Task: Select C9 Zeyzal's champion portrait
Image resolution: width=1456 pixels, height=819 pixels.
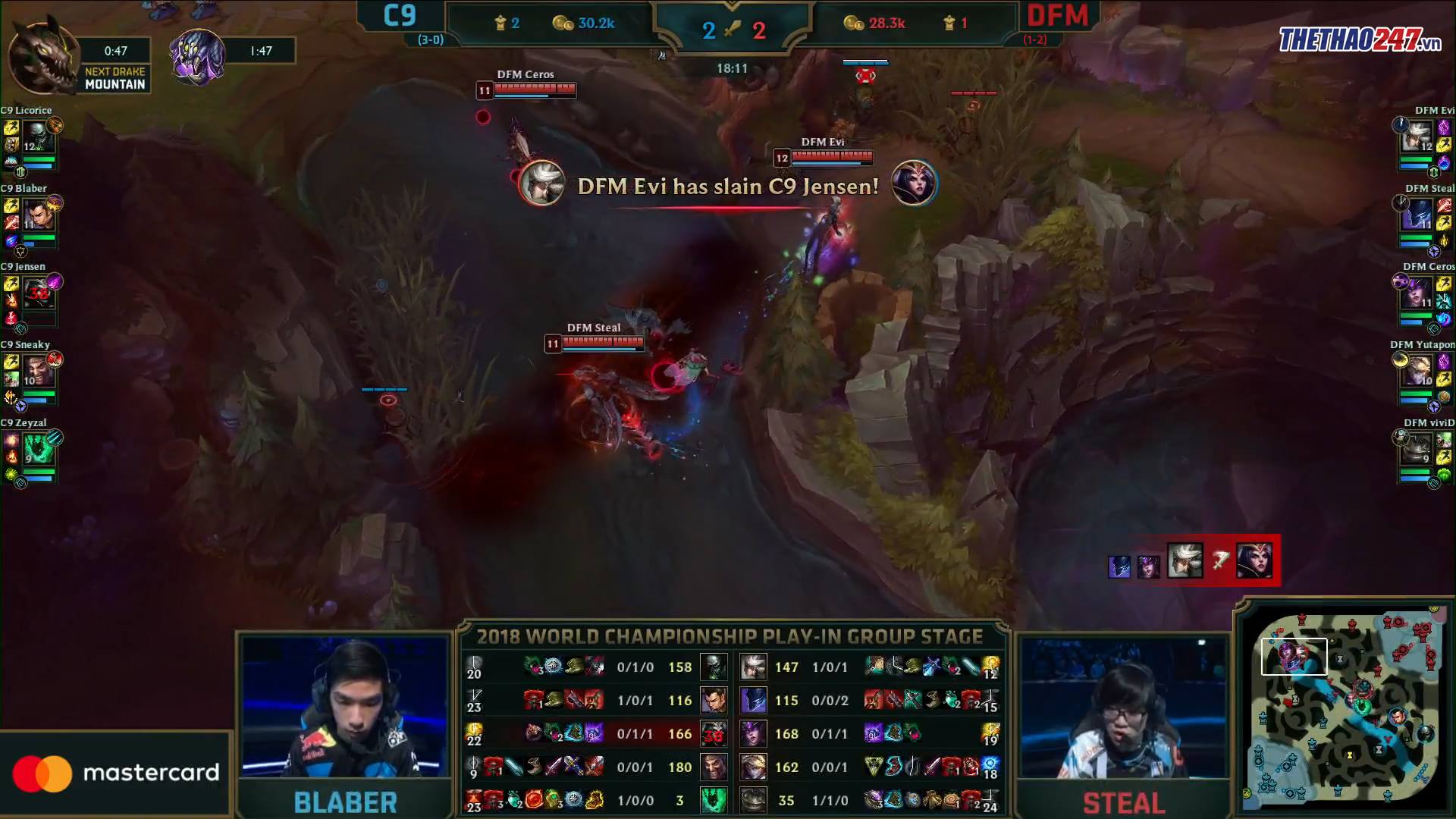Action: pyautogui.click(x=37, y=450)
